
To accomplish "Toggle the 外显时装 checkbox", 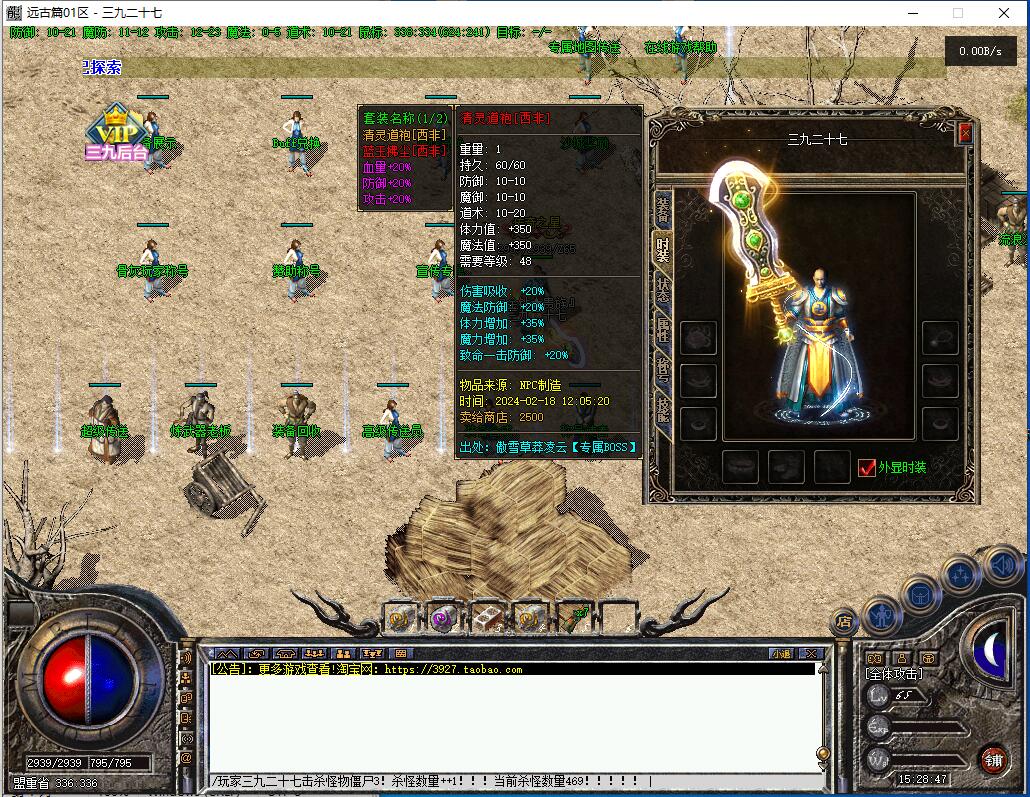I will 867,467.
